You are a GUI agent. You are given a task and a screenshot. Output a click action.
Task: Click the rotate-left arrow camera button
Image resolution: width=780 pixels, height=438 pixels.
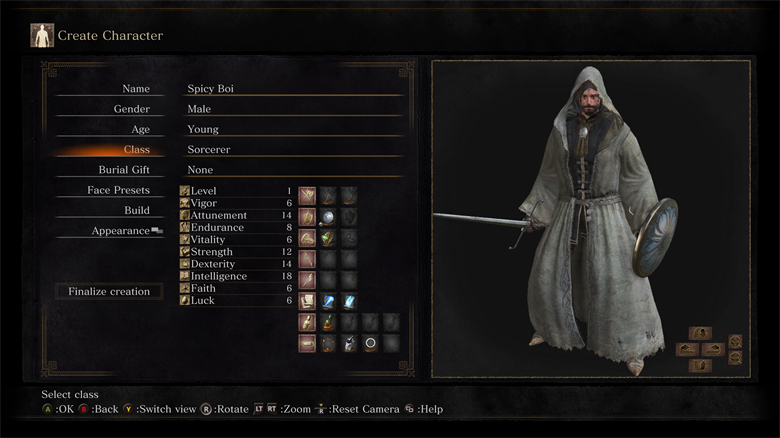click(x=688, y=349)
